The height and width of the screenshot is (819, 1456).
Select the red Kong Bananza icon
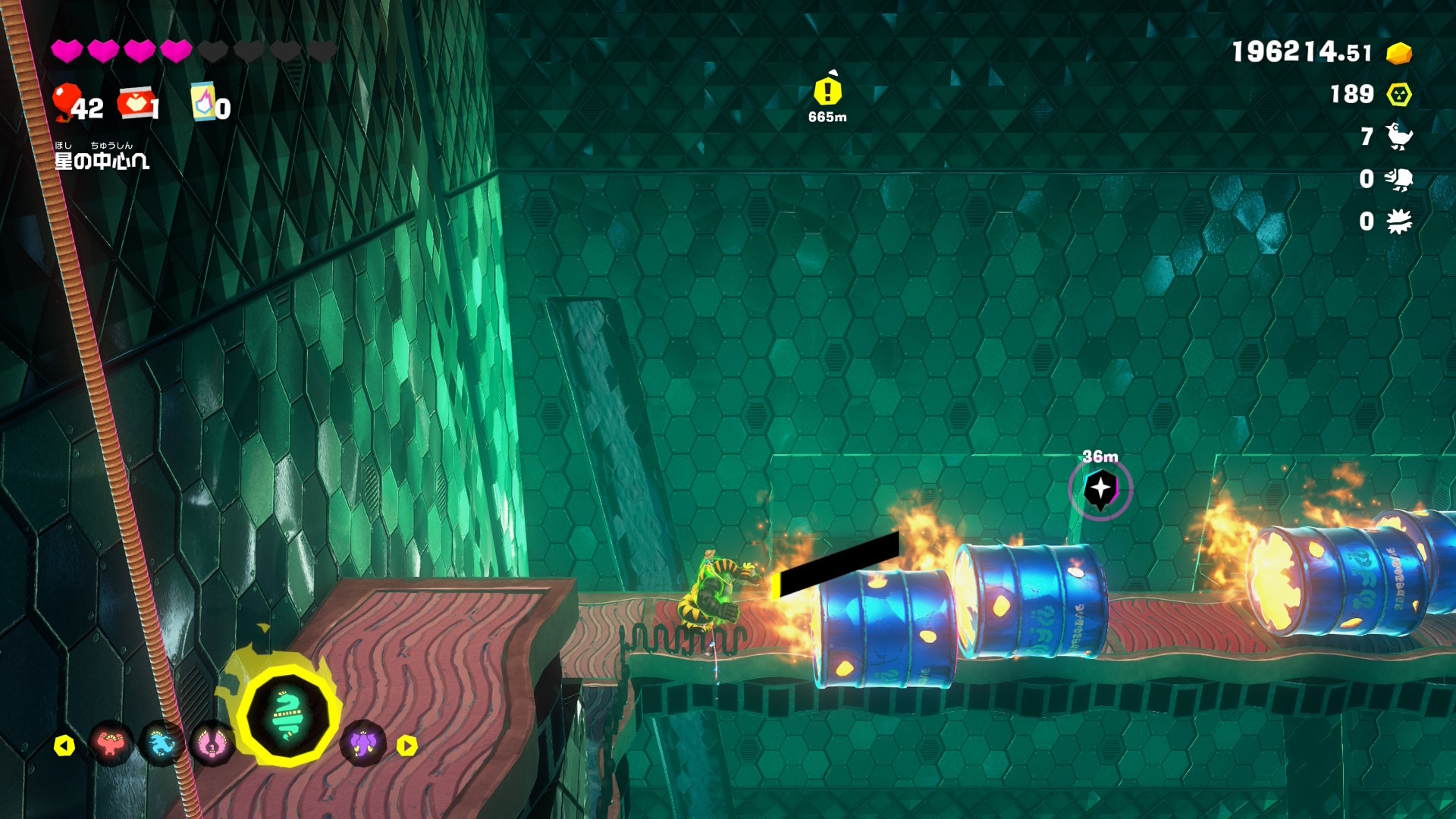[x=111, y=744]
